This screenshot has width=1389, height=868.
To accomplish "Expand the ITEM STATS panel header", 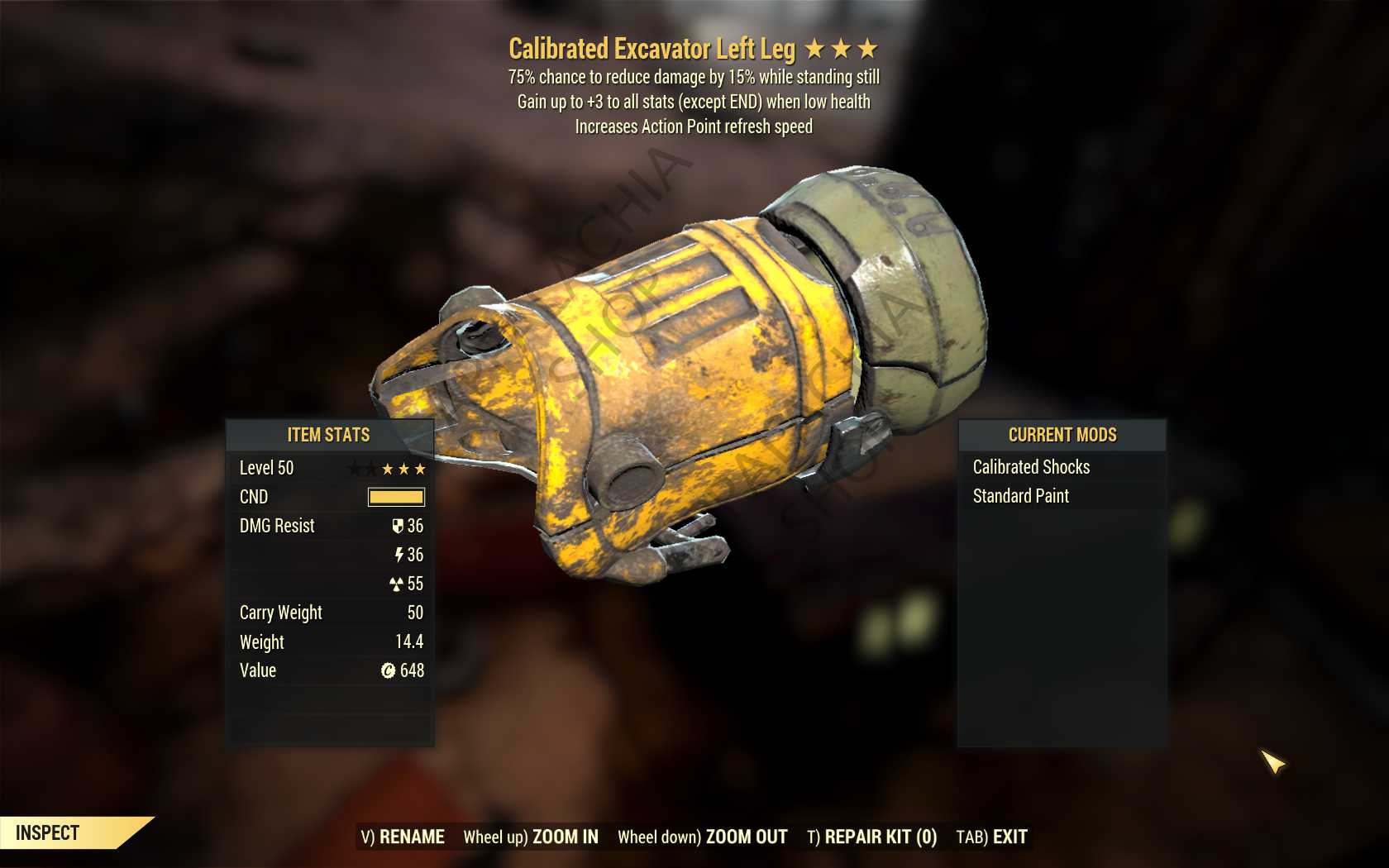I will (329, 436).
